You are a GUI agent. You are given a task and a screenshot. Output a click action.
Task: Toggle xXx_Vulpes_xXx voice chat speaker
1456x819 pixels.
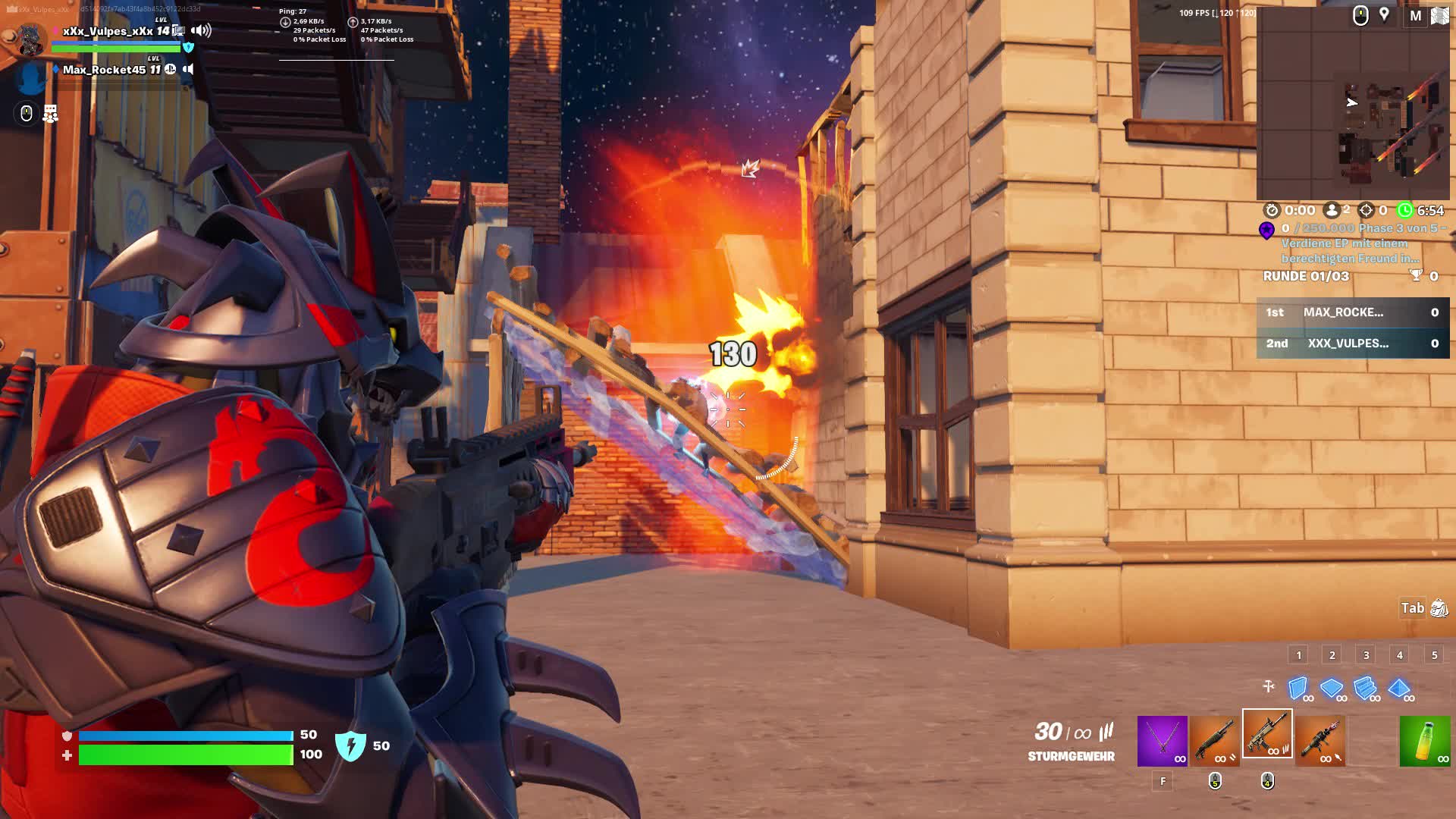201,30
